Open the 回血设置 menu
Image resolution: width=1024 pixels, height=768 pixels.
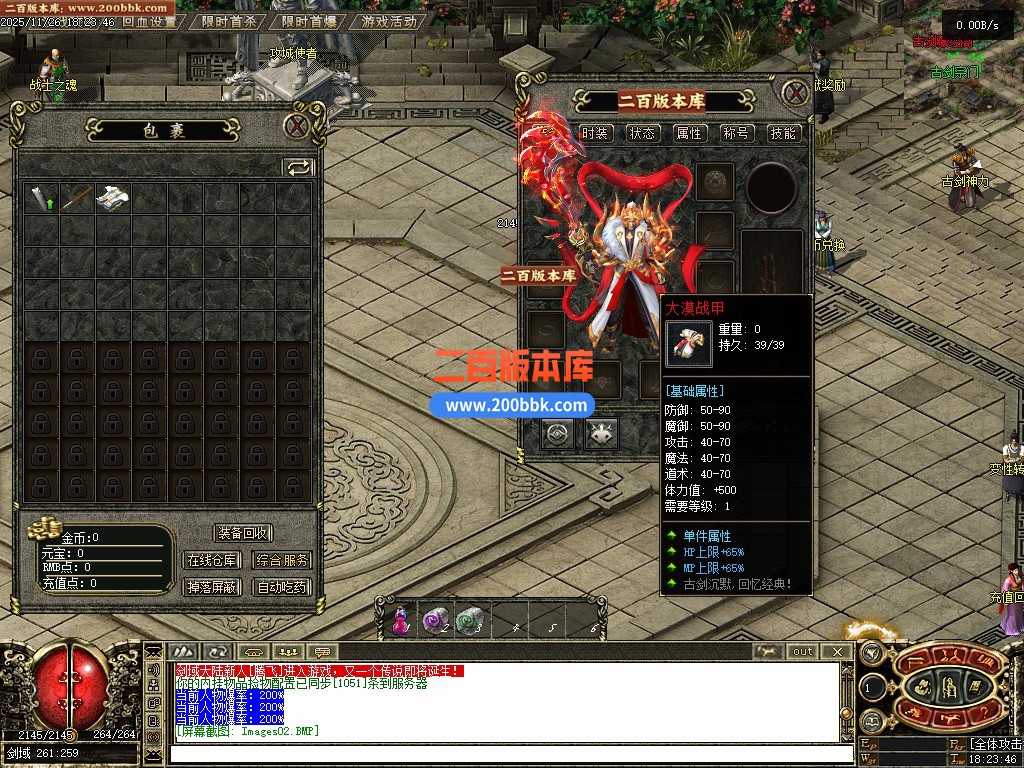(149, 21)
